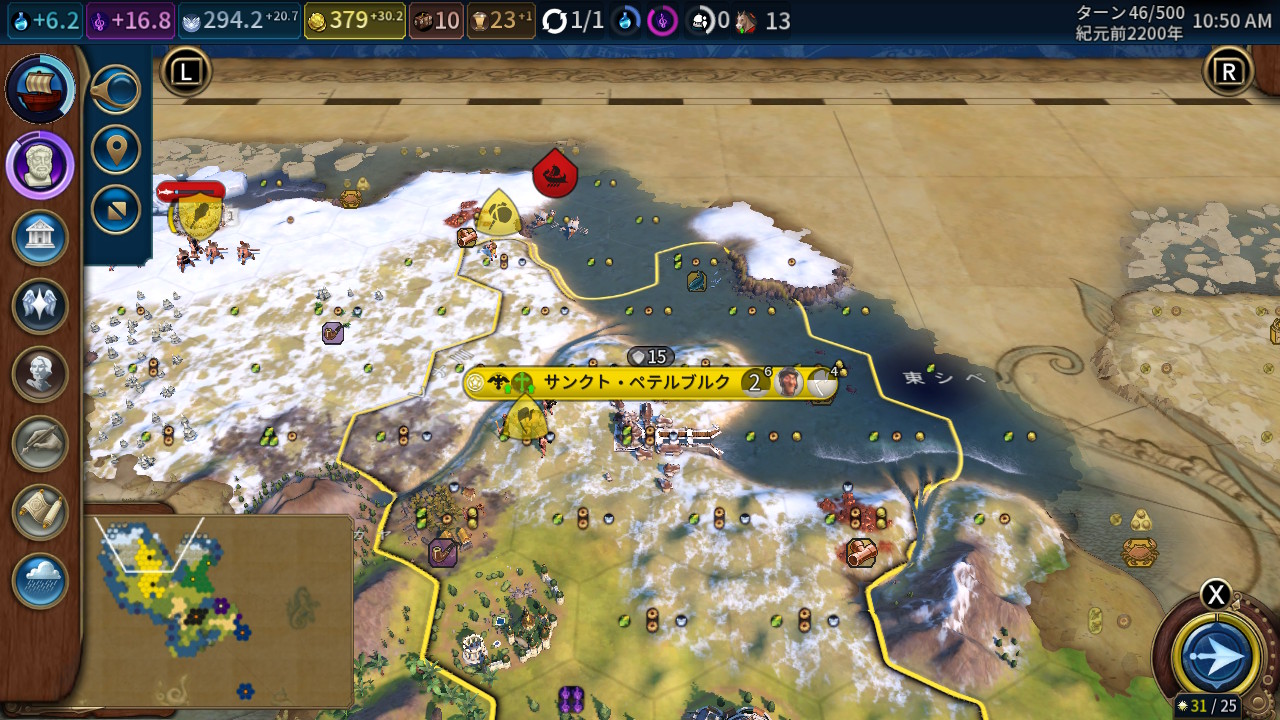Open the map options square button
The width and height of the screenshot is (1280, 720).
116,209
